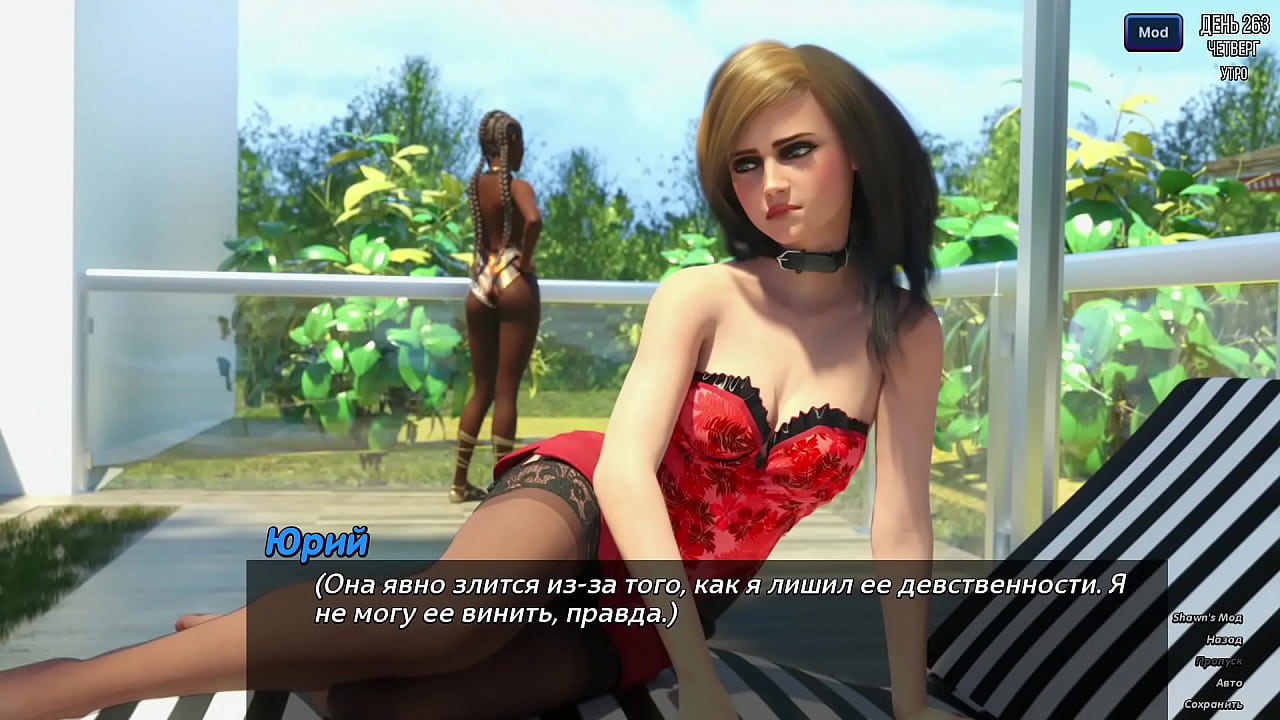Open Shawn's Мод quick menu entry
Screen dimensions: 1280x720
pyautogui.click(x=1206, y=618)
